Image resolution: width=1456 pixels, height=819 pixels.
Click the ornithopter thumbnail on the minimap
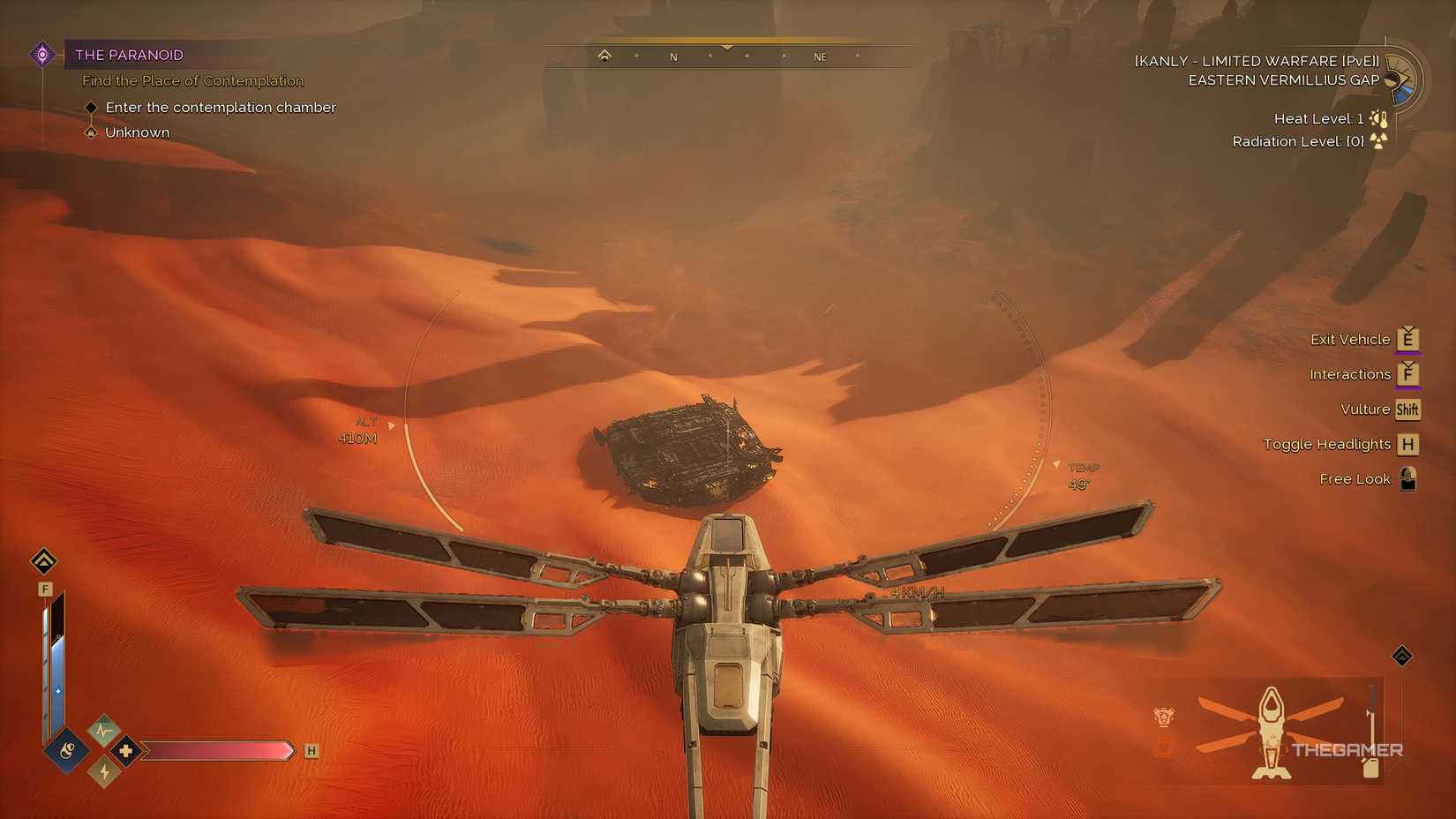1271,731
